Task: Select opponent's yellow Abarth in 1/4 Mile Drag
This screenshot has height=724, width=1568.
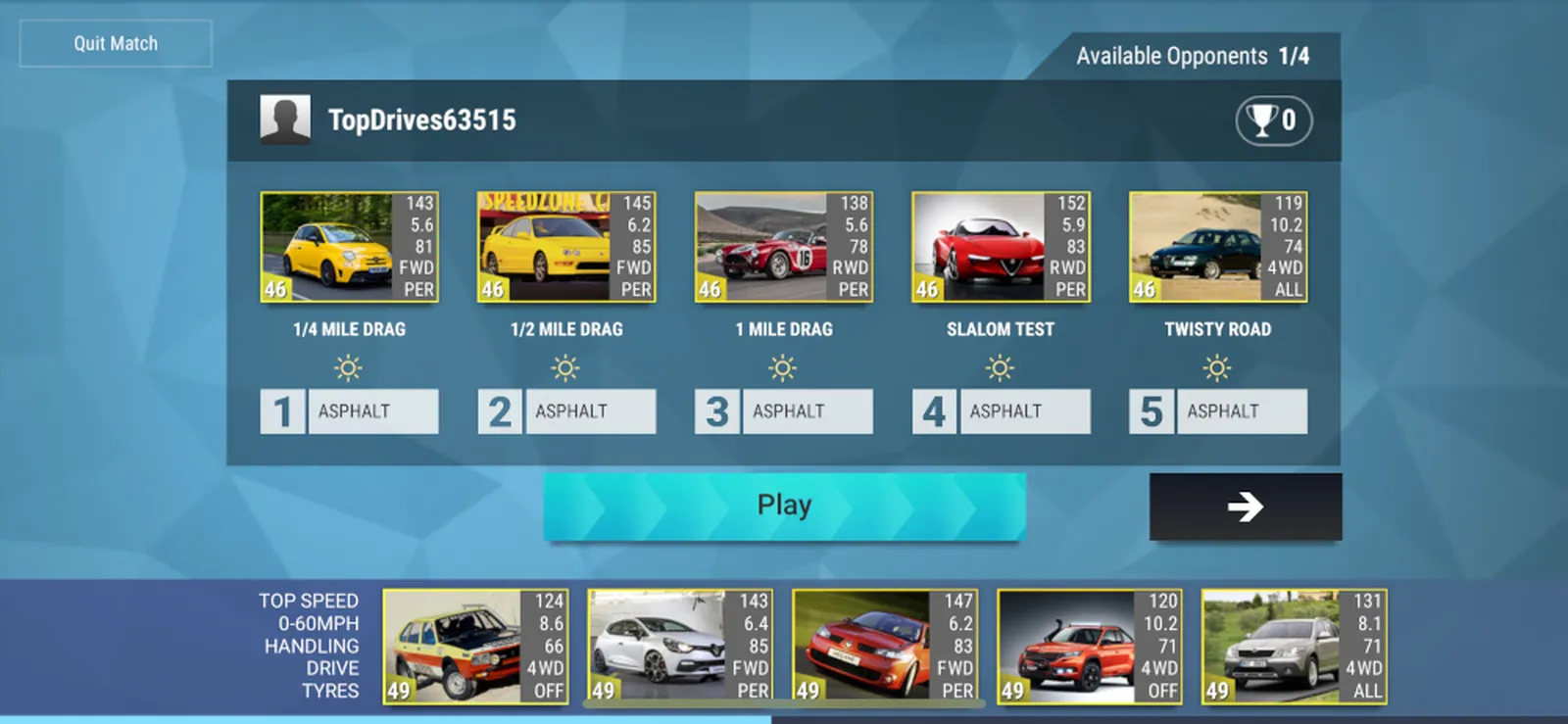Action: (349, 247)
